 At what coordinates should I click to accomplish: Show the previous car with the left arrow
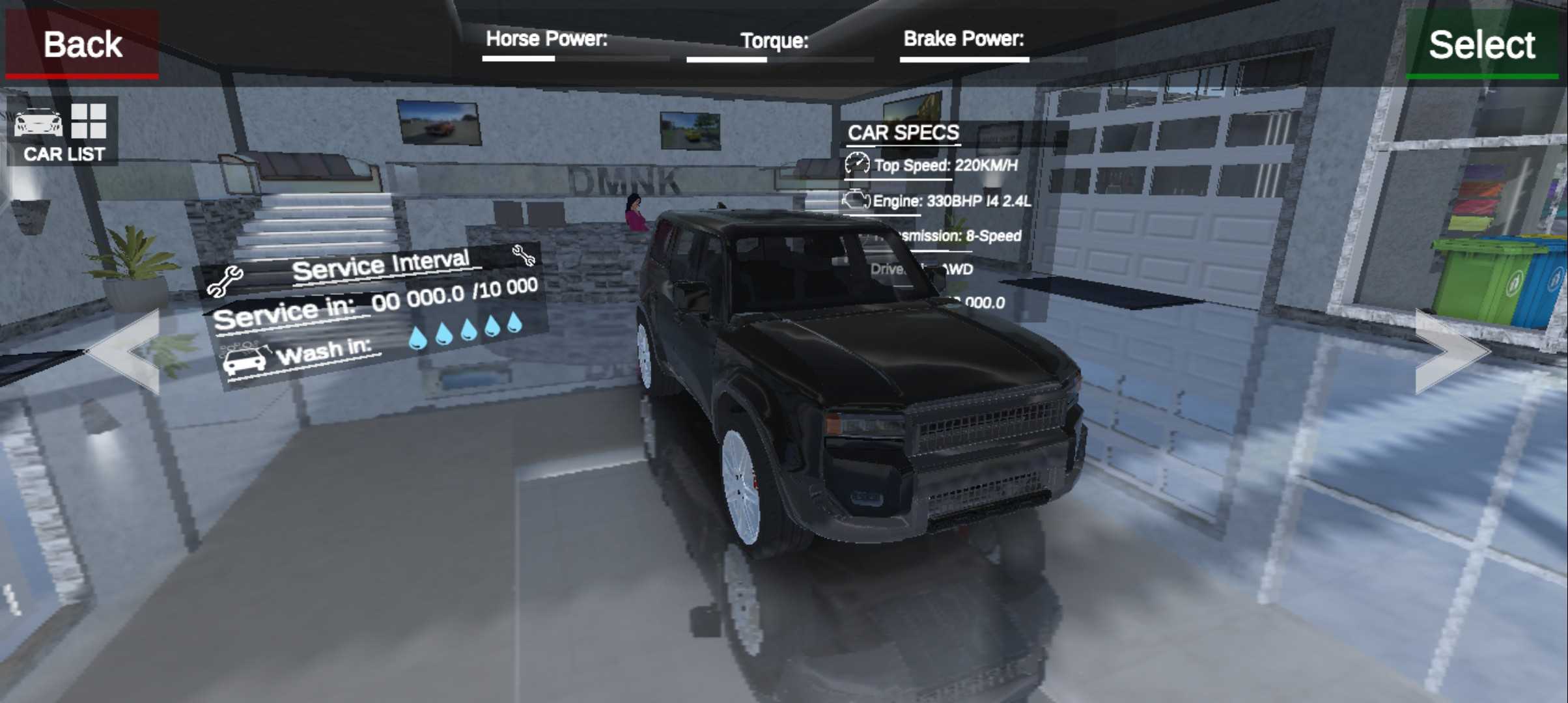[128, 351]
